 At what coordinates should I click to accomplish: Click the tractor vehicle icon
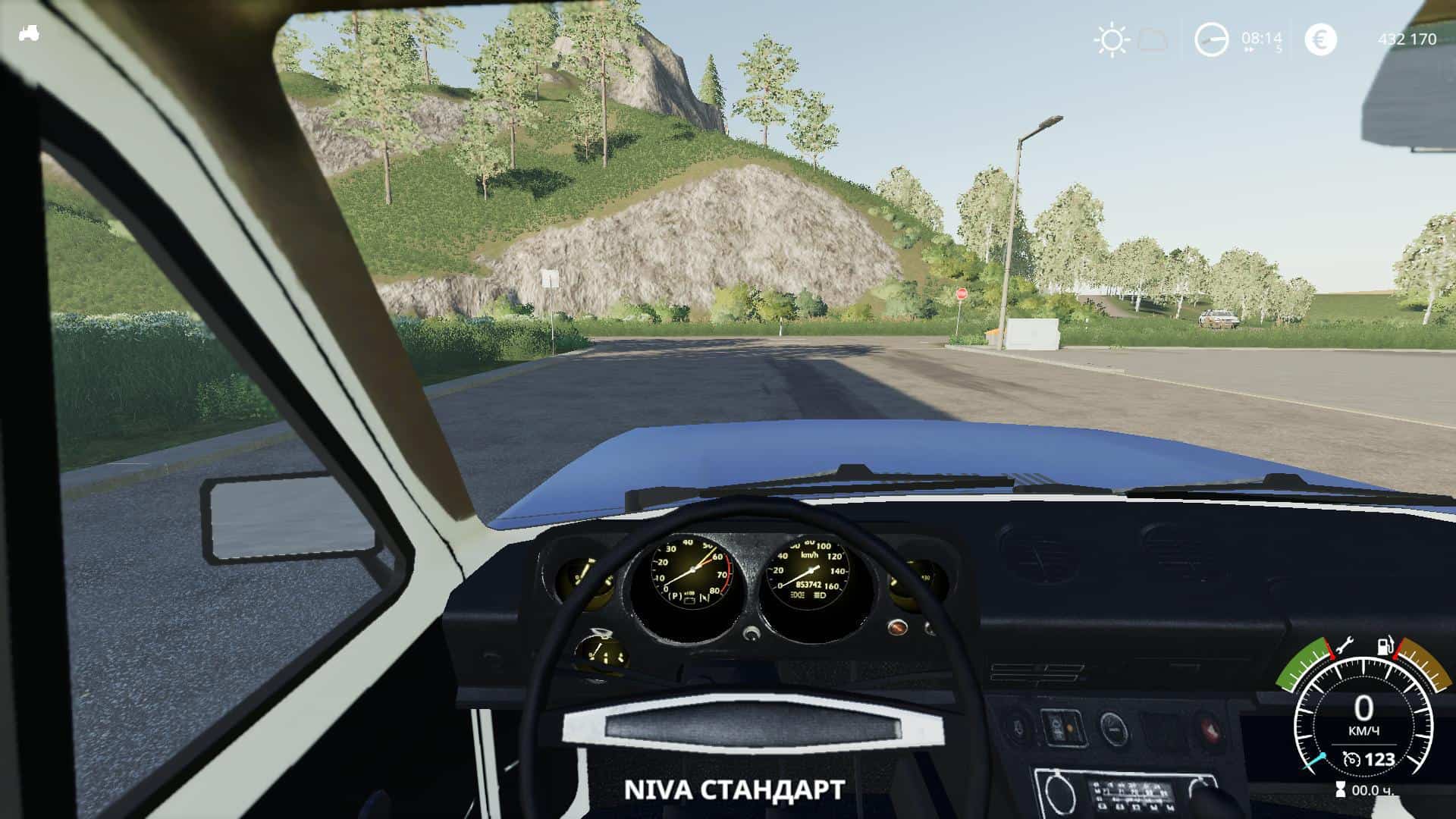point(29,33)
